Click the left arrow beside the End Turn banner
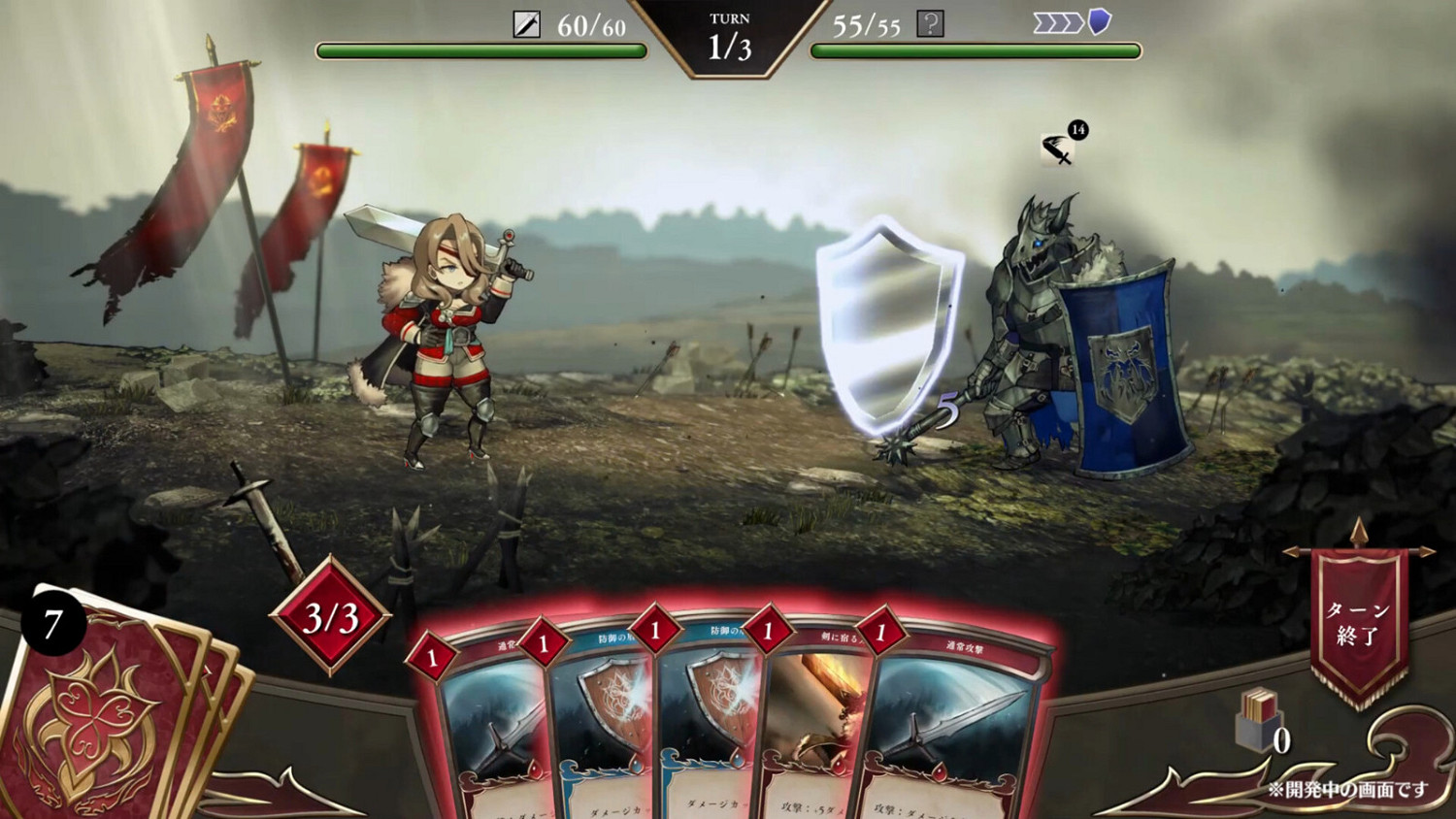The image size is (1456, 819). coord(1291,550)
